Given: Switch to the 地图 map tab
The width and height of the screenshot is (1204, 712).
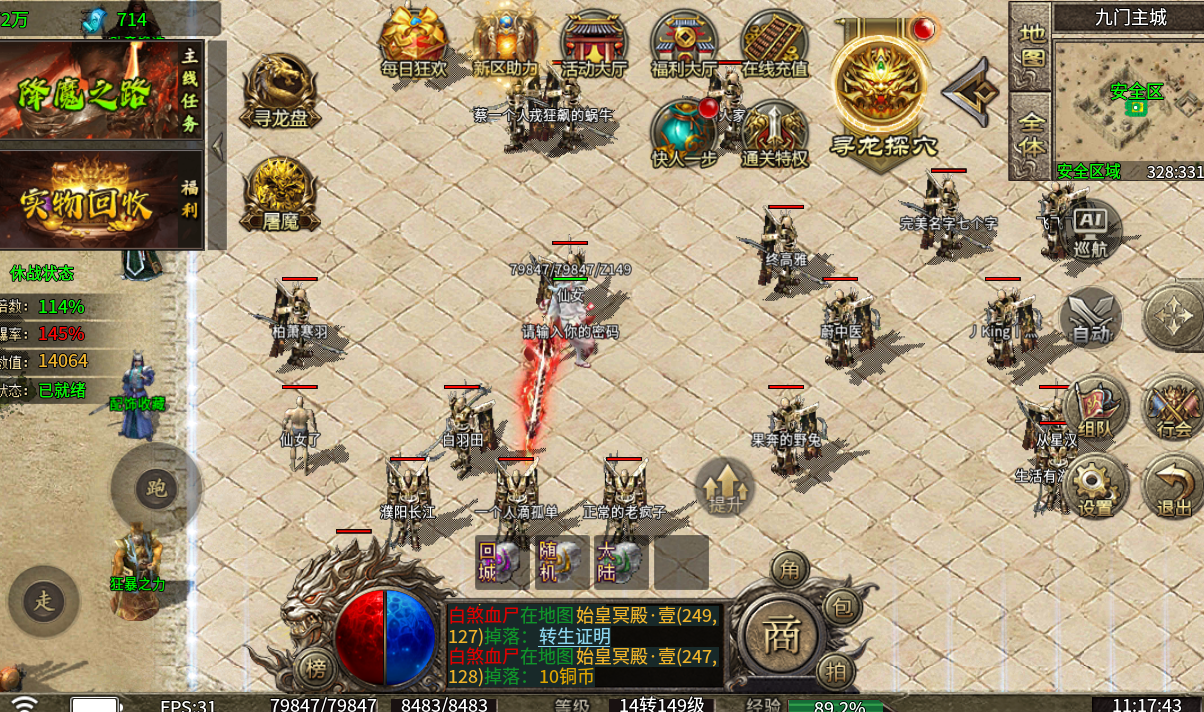Looking at the screenshot, I should click(x=1031, y=45).
